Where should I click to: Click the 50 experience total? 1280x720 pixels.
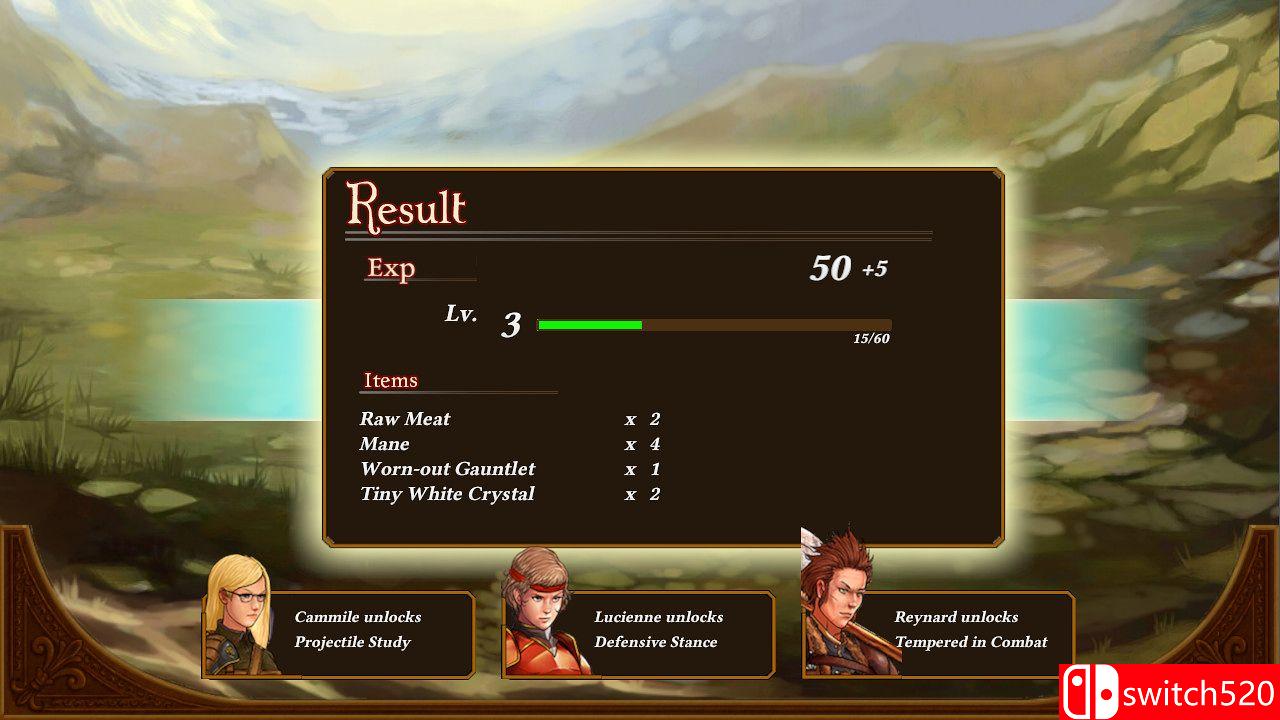[833, 268]
